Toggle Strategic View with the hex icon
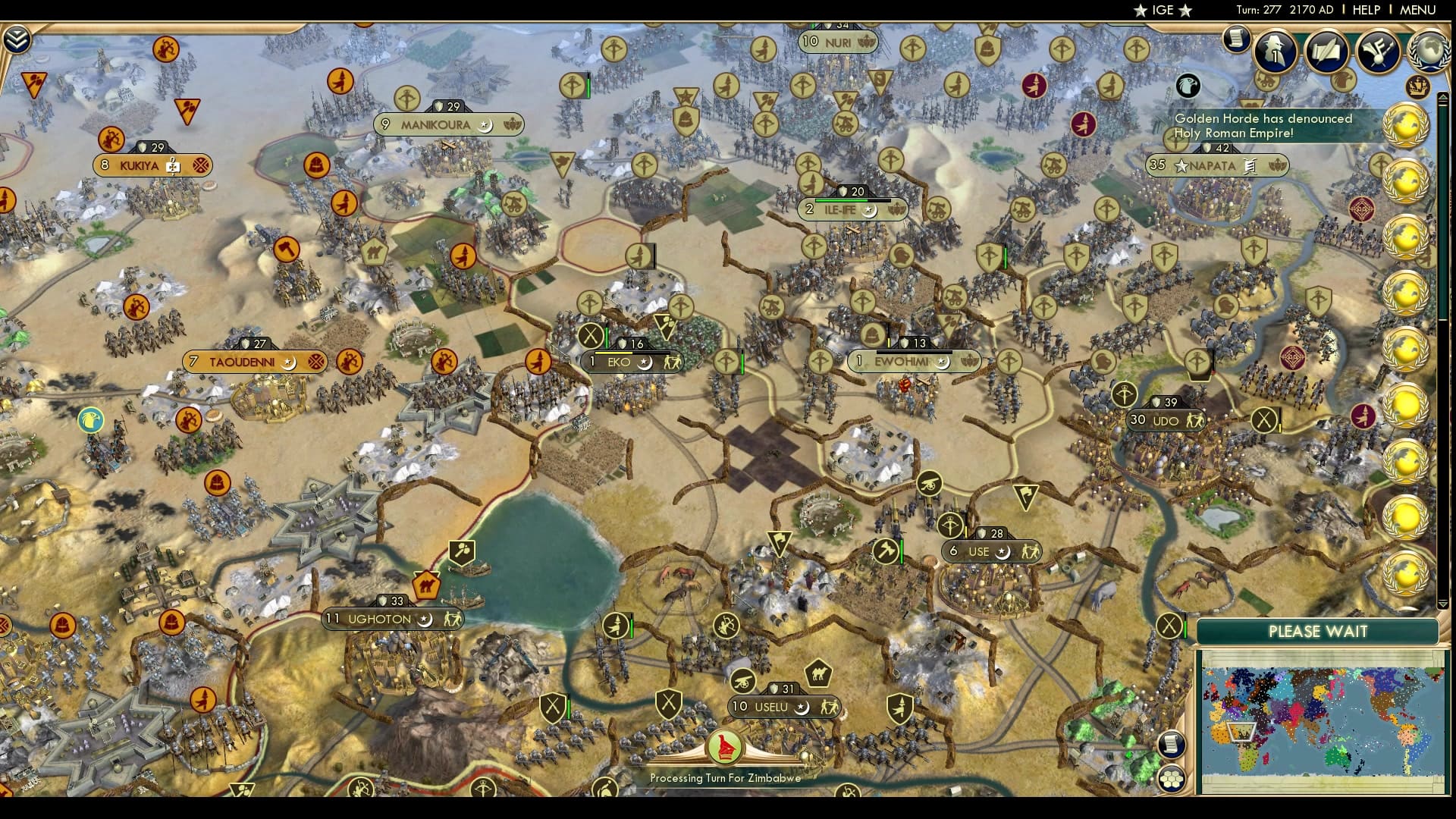Viewport: 1456px width, 819px height. pos(1170,779)
